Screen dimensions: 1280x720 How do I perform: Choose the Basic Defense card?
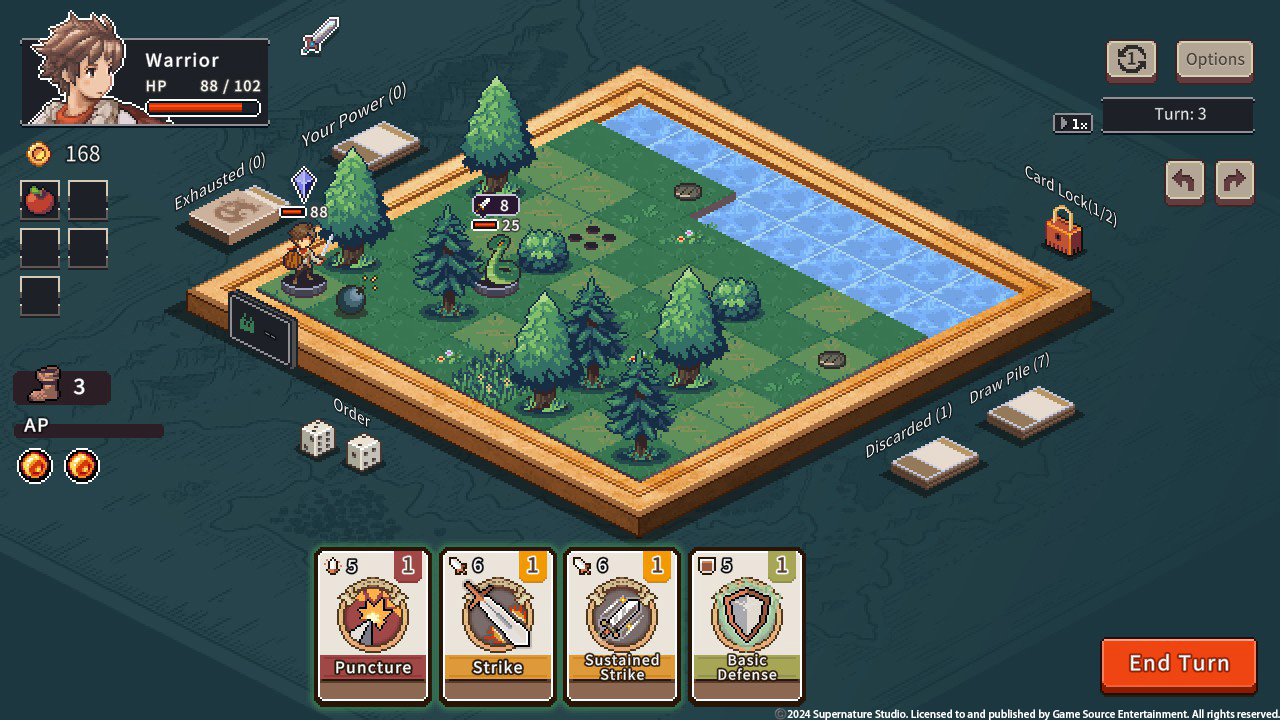click(x=746, y=626)
